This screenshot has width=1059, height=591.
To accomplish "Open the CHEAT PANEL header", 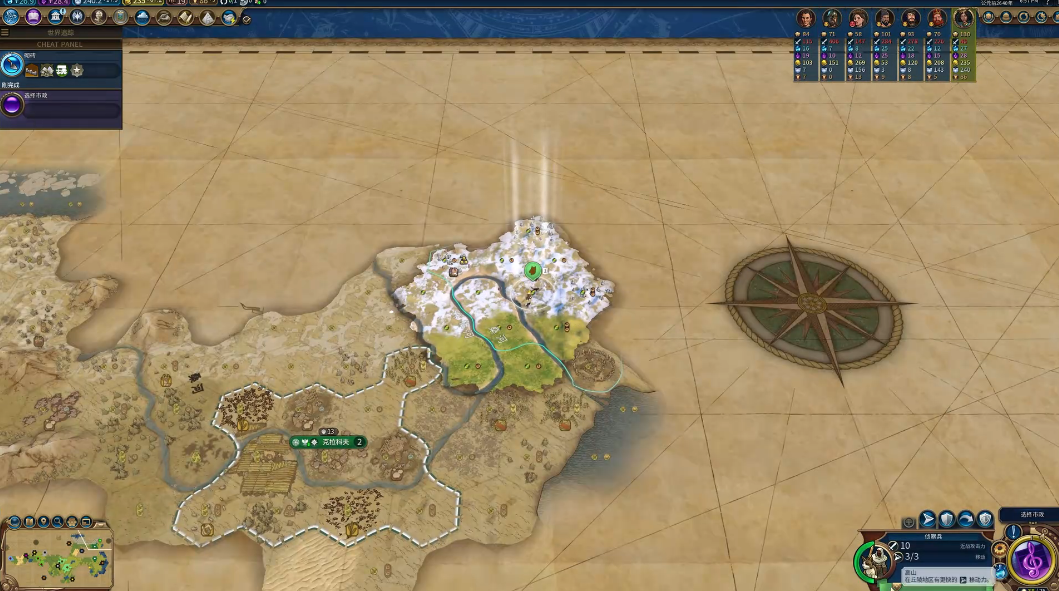I will pos(61,44).
